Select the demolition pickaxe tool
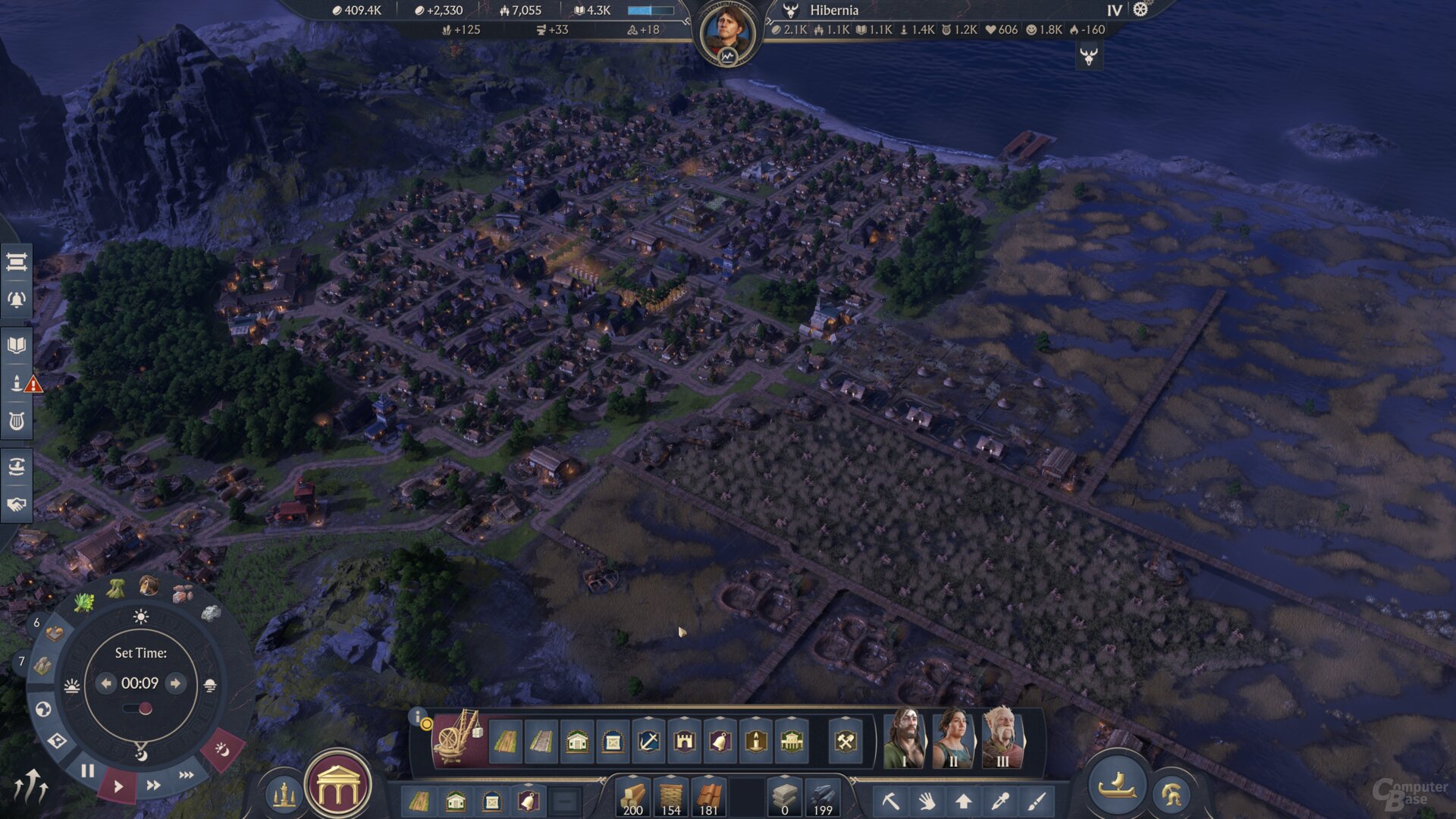This screenshot has height=819, width=1456. point(892,800)
